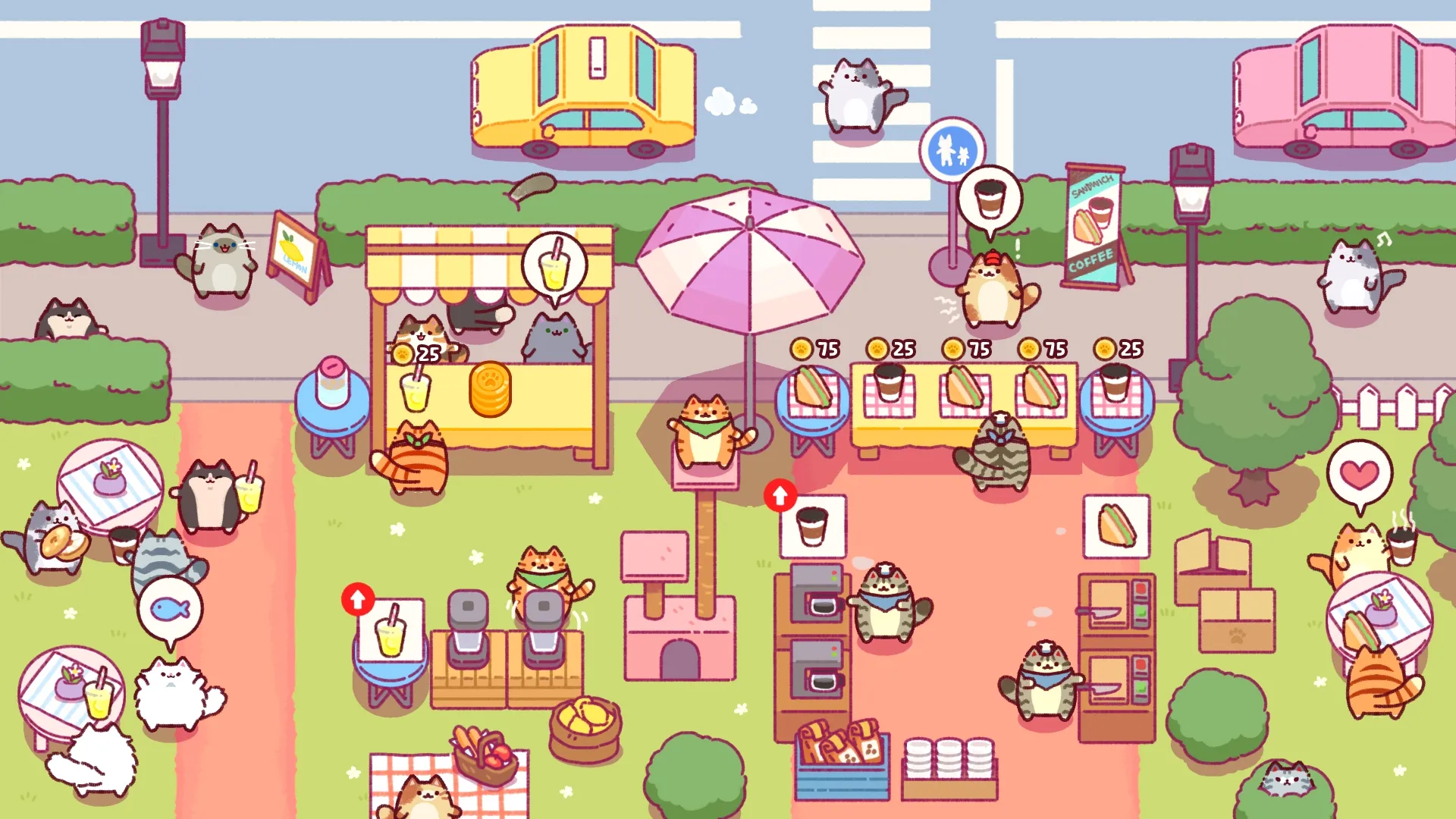The width and height of the screenshot is (1456, 819).
Task: Toggle the upgrade arrow on the lemonade table
Action: point(356,599)
